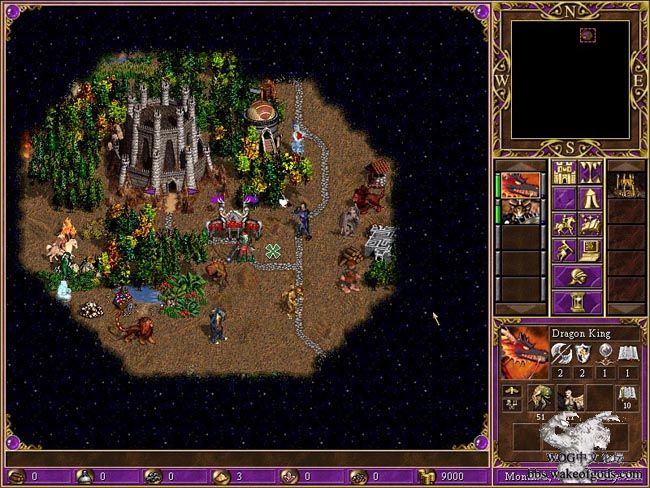Open the Adventure Options button
Viewport: 650px width, 488px height.
pyautogui.click(x=563, y=250)
